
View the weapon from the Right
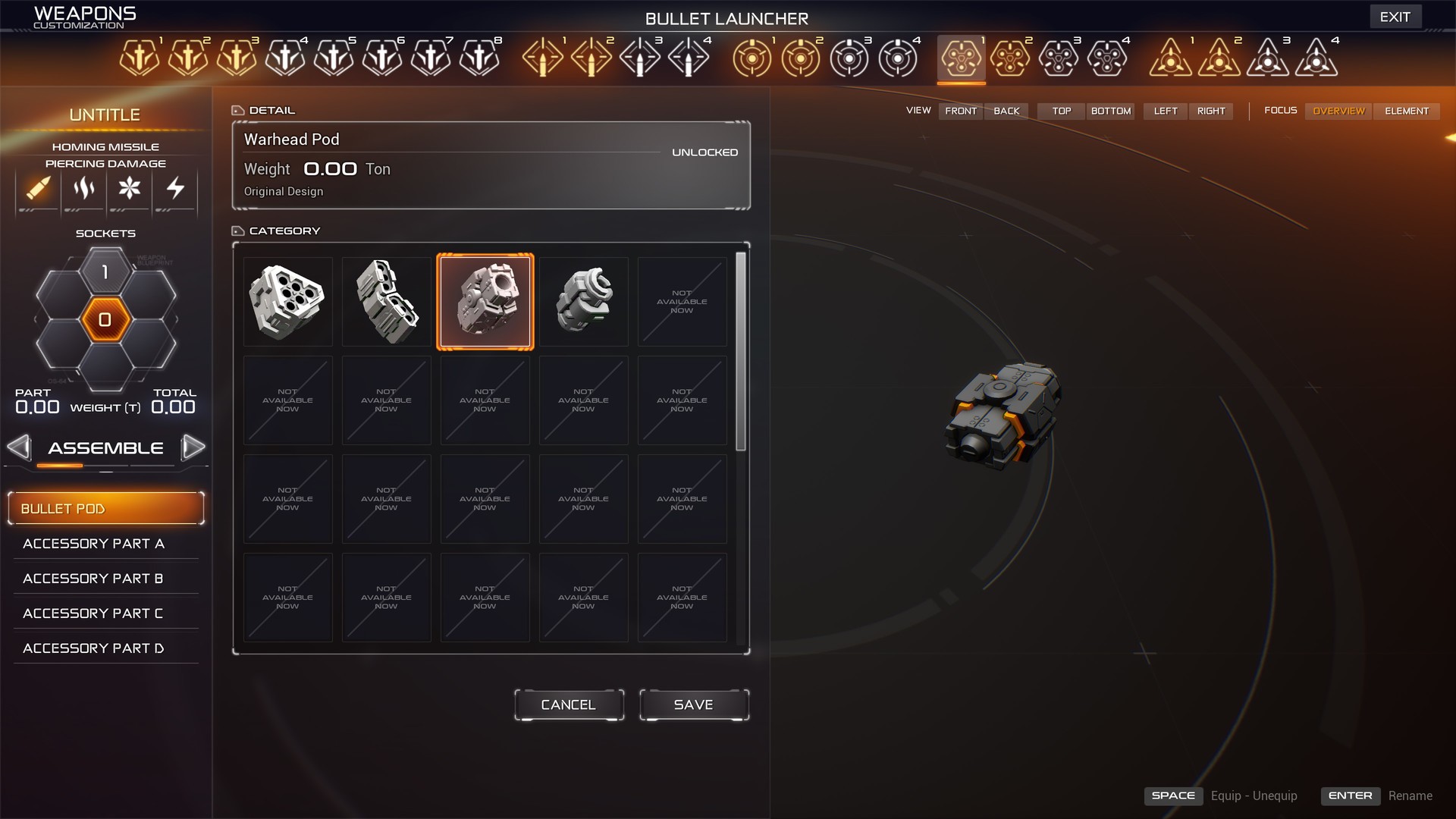click(1211, 111)
